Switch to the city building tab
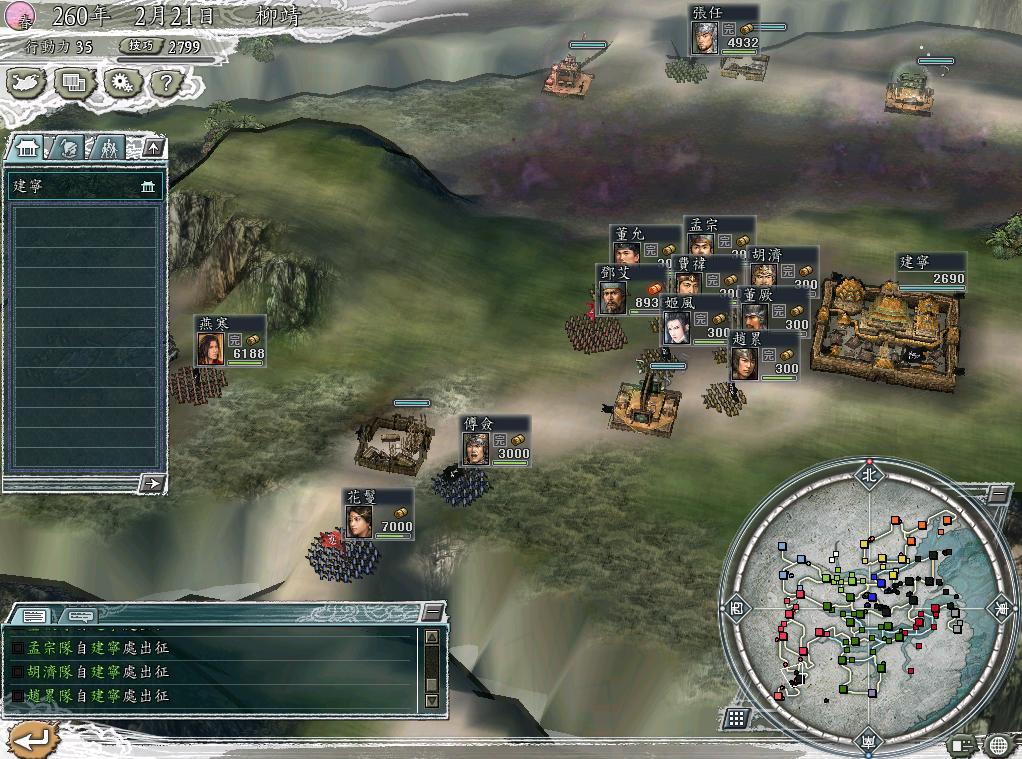1022x759 pixels. click(x=27, y=148)
